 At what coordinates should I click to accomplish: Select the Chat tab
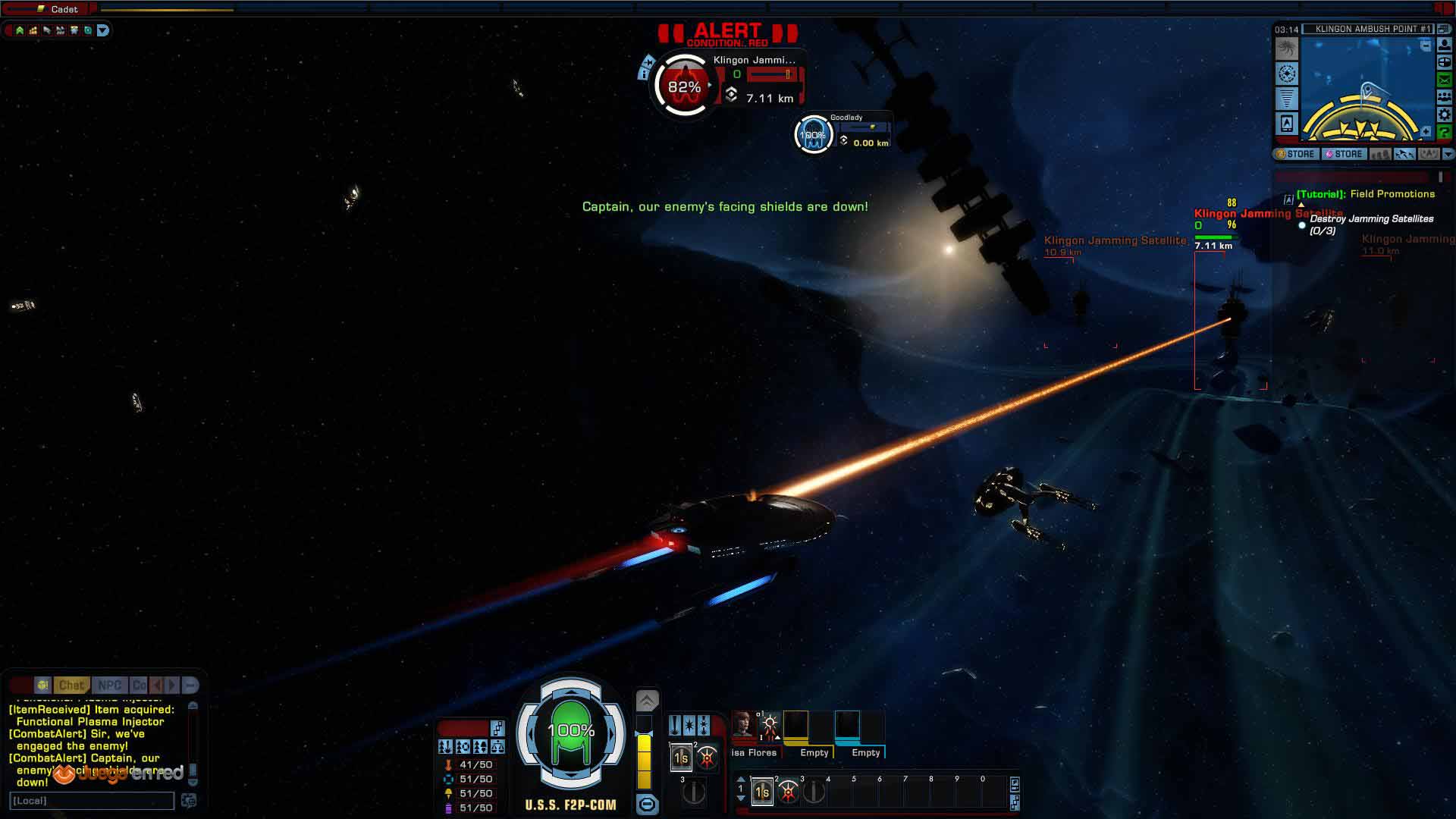click(71, 685)
